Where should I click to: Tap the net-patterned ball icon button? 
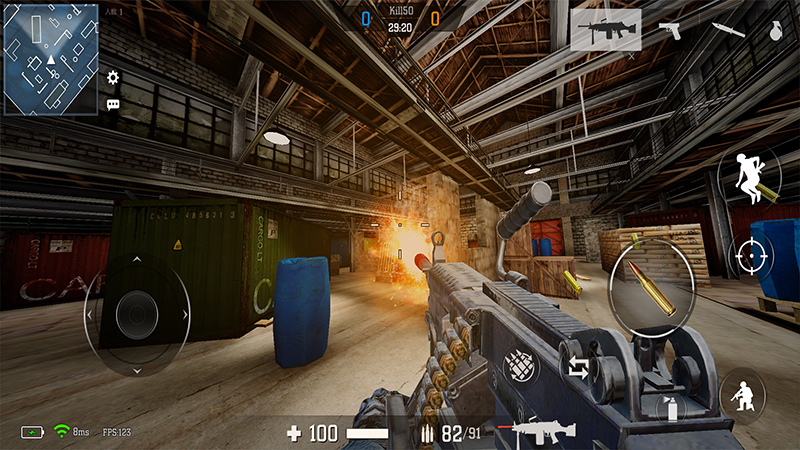tap(520, 366)
